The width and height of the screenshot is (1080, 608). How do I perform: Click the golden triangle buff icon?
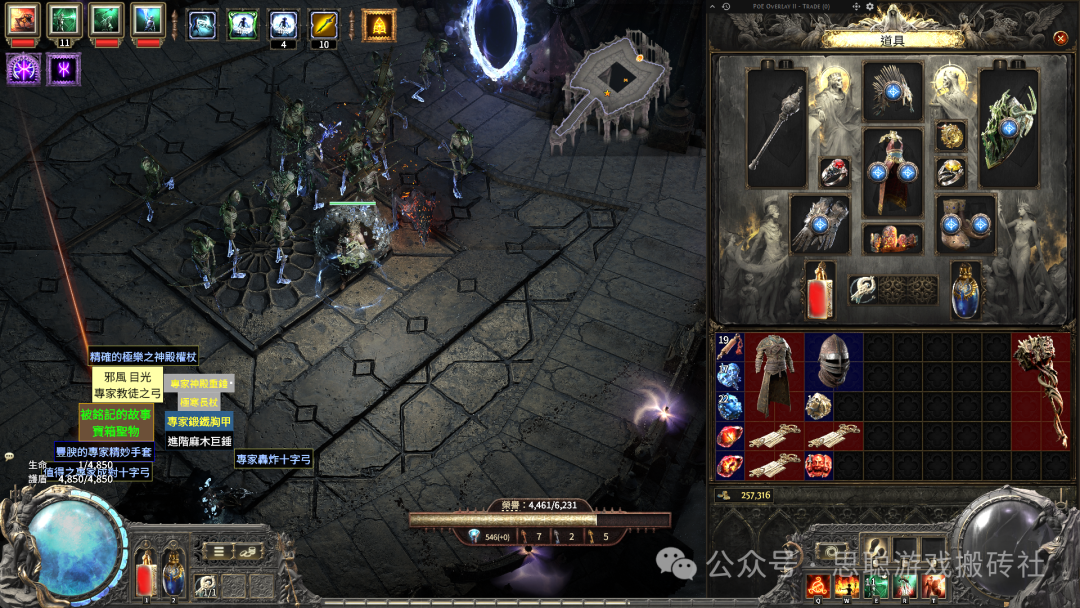(x=379, y=25)
